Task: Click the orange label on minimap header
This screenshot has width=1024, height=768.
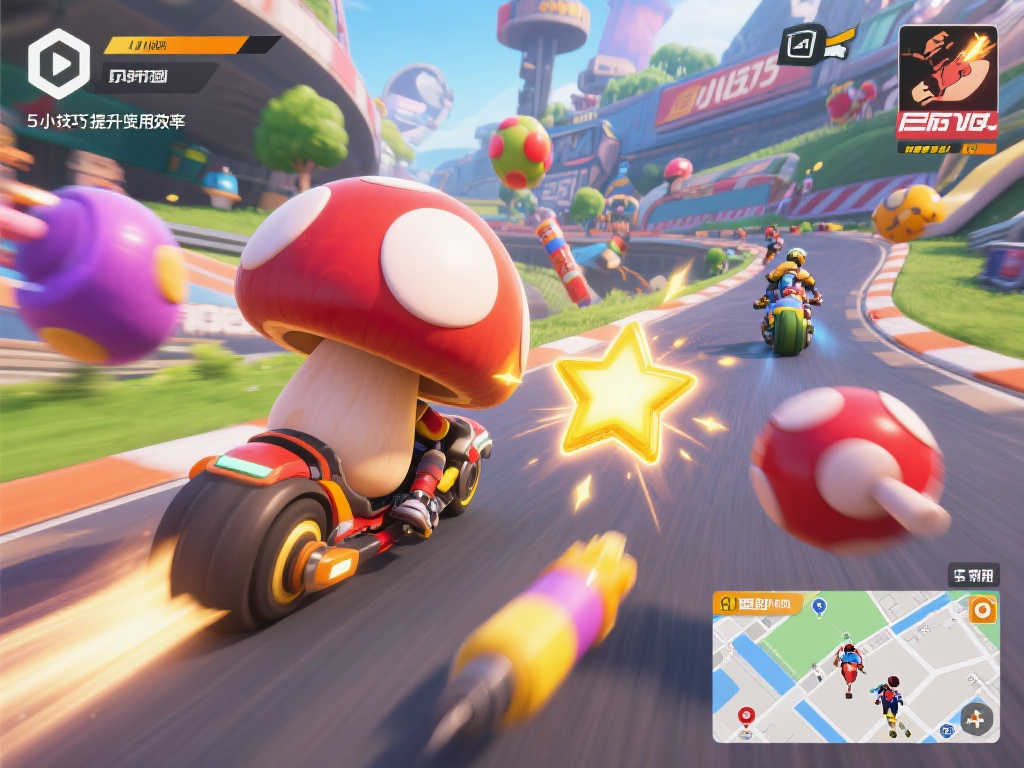Action: (759, 603)
